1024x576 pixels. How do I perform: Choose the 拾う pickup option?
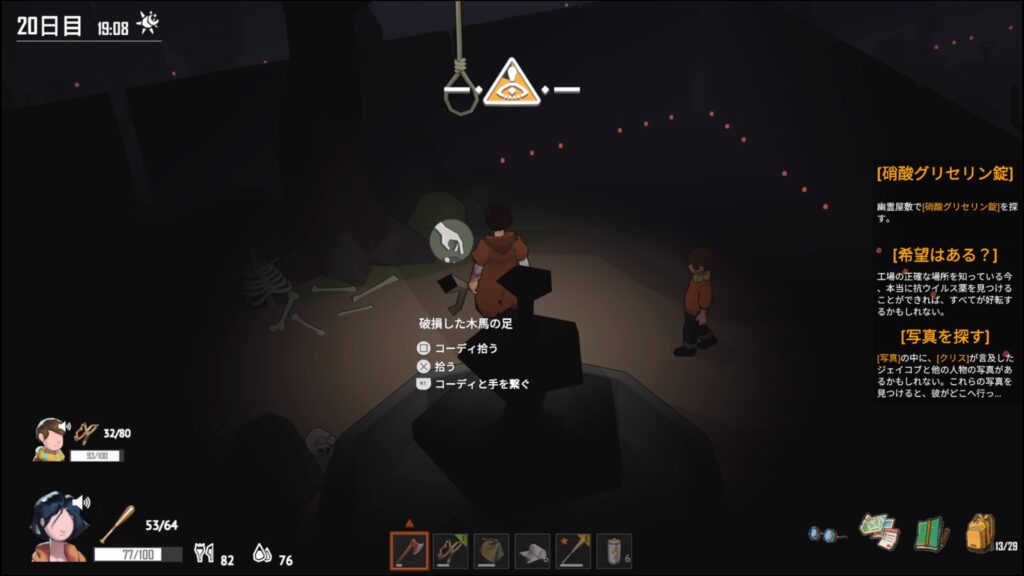pos(443,367)
